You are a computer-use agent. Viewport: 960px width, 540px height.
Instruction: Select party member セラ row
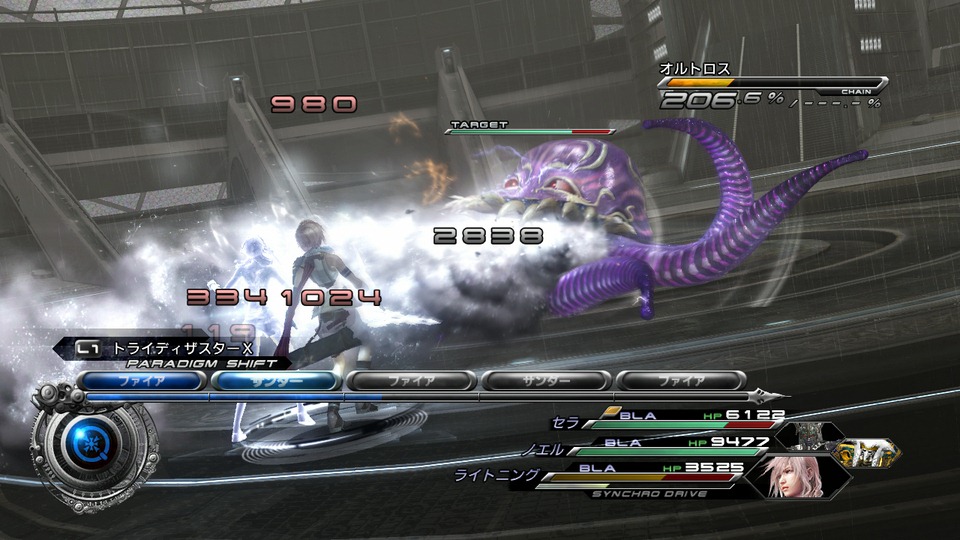coord(670,419)
